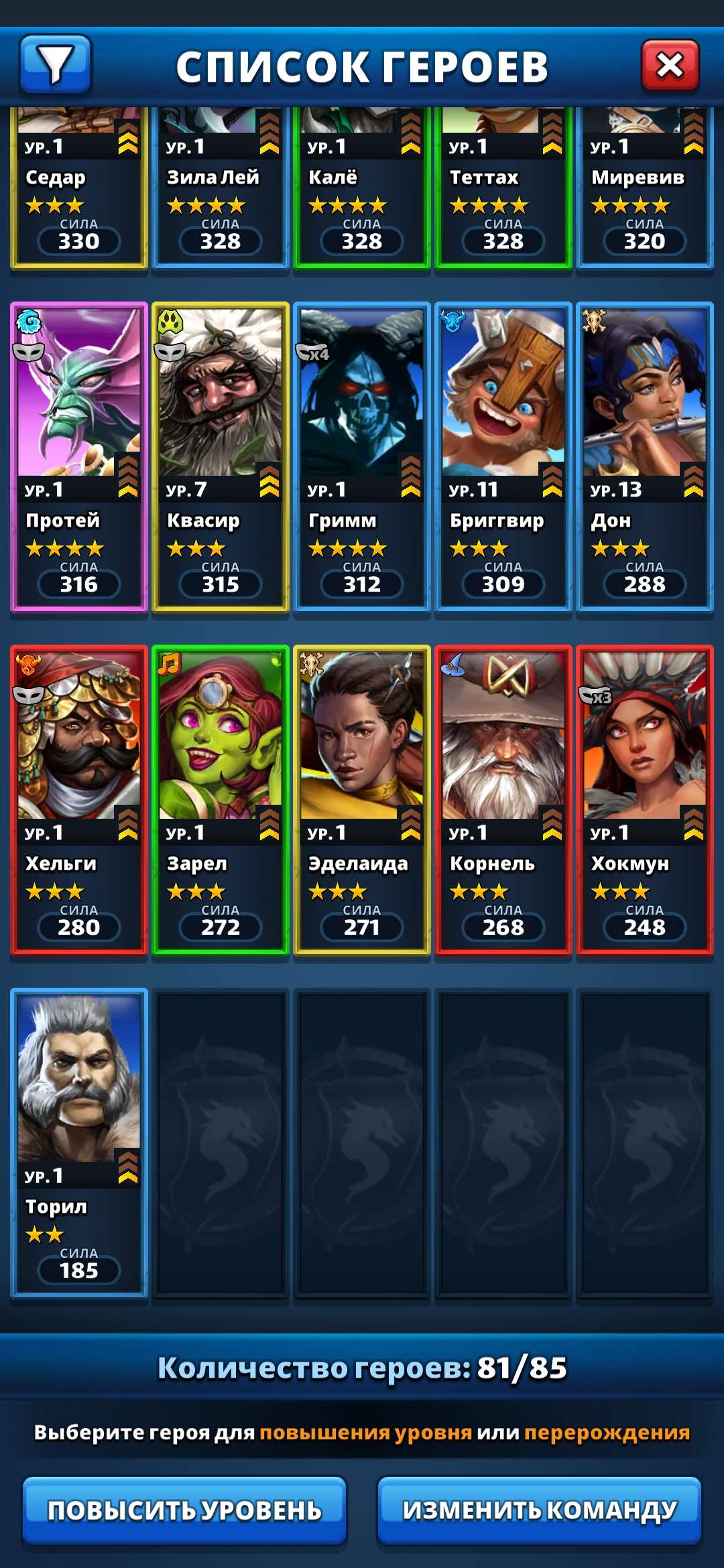Choose the Седар hero card

79,191
